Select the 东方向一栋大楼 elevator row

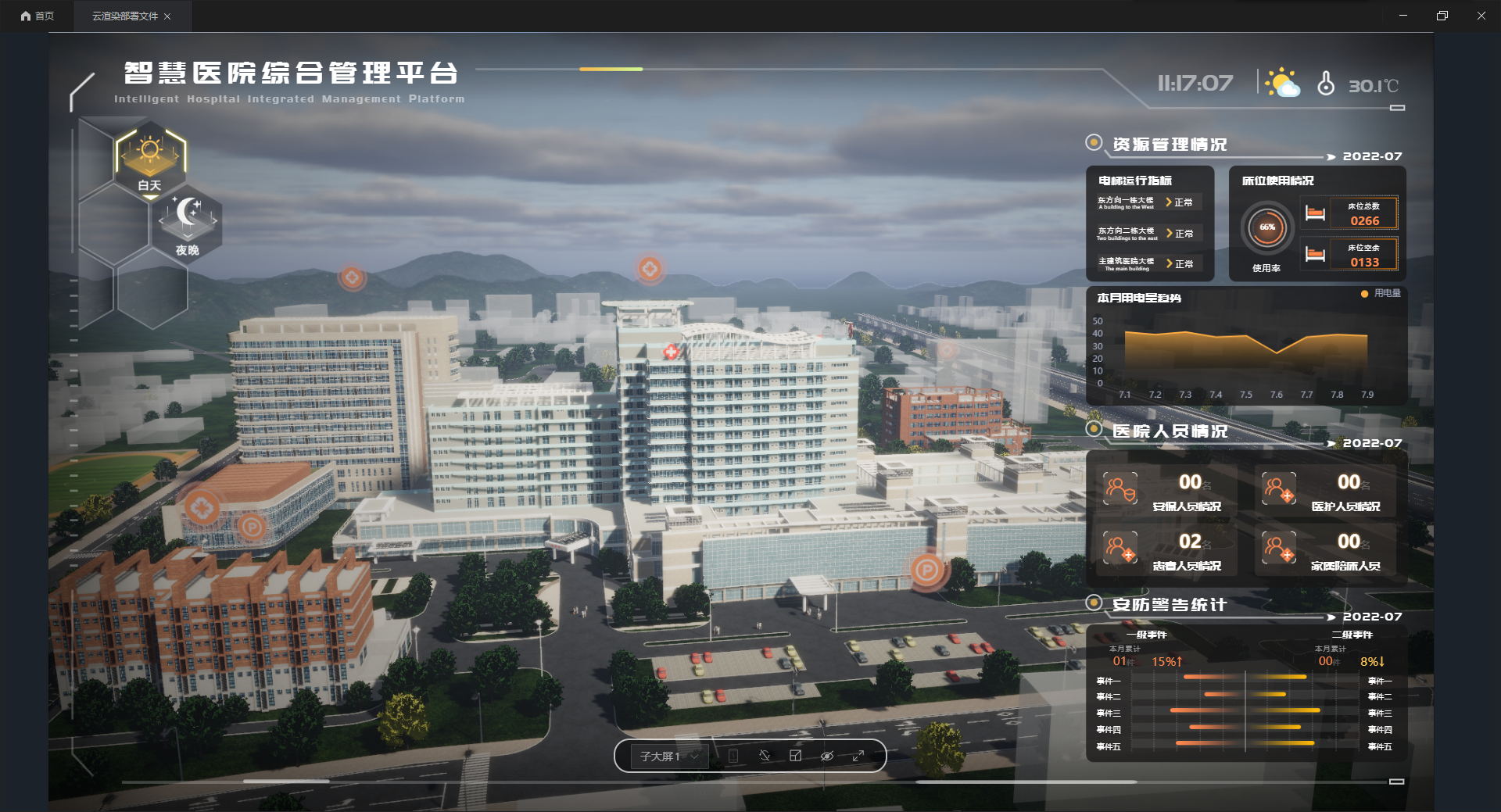tap(1148, 202)
